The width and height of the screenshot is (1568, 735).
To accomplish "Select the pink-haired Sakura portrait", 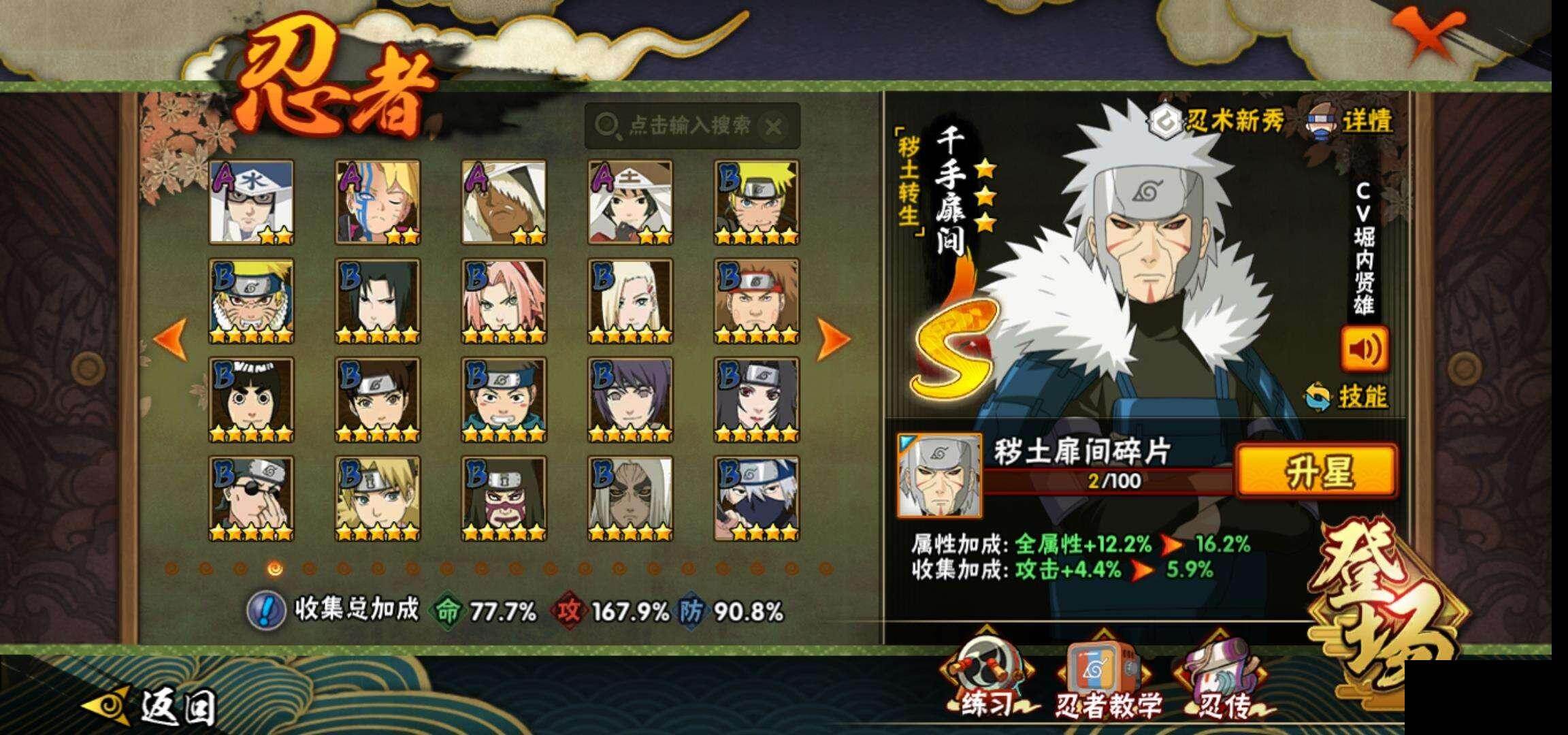I will 504,300.
